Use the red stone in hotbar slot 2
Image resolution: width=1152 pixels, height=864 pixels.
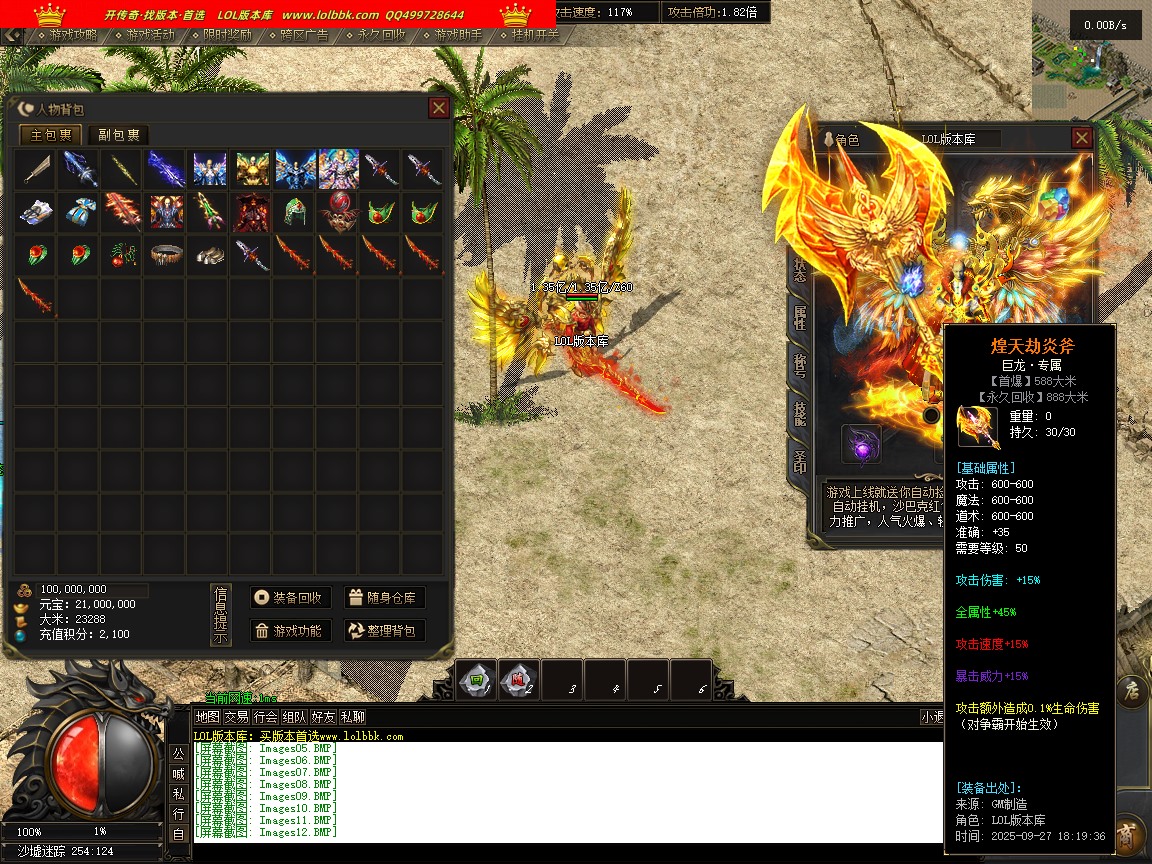point(519,680)
